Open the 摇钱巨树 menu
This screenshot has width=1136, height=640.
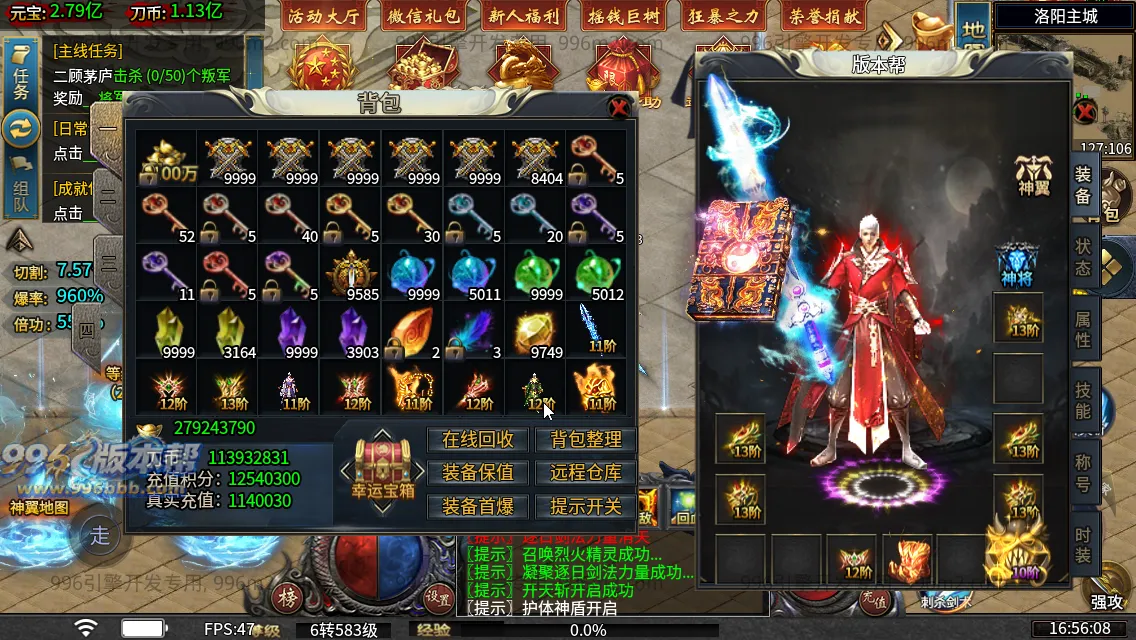pyautogui.click(x=626, y=16)
